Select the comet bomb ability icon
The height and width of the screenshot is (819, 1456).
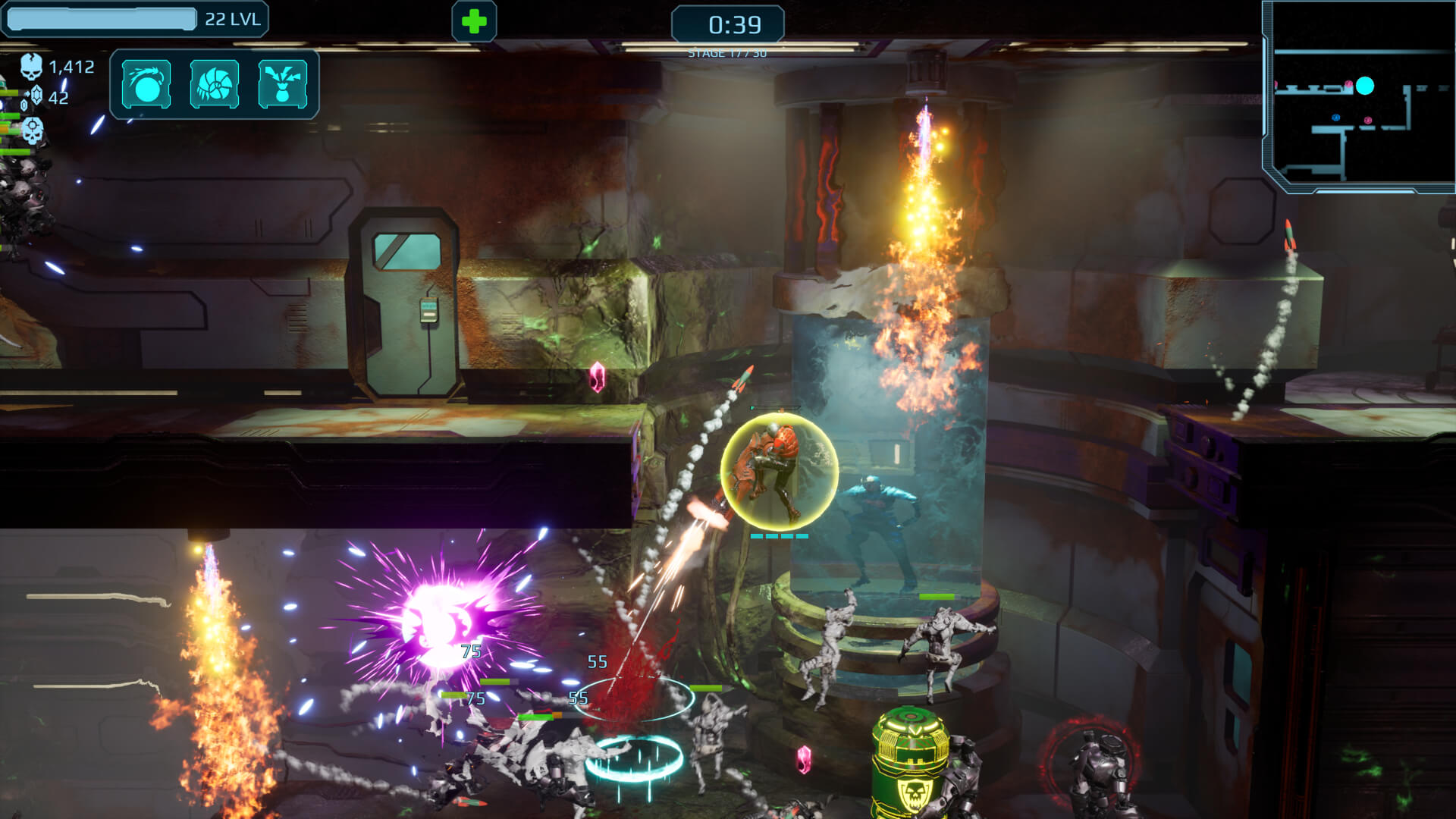[146, 84]
